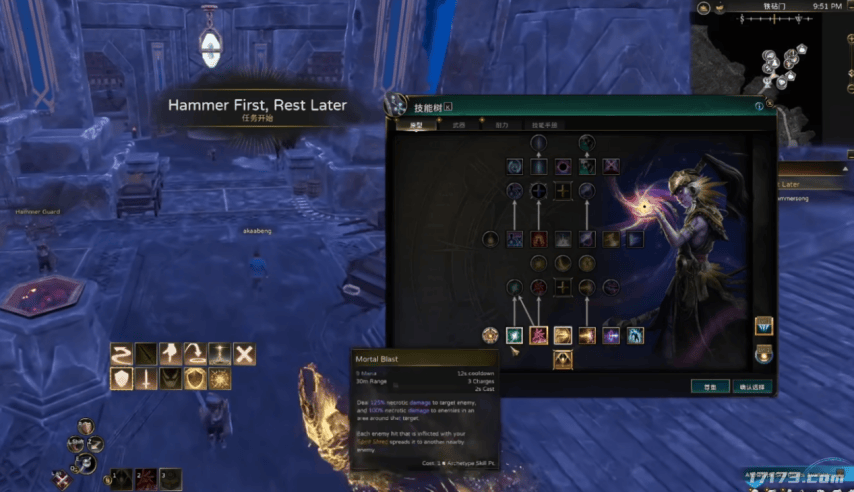The height and width of the screenshot is (492, 854).
Task: Click the round emblem node left of skill row
Action: (x=490, y=335)
